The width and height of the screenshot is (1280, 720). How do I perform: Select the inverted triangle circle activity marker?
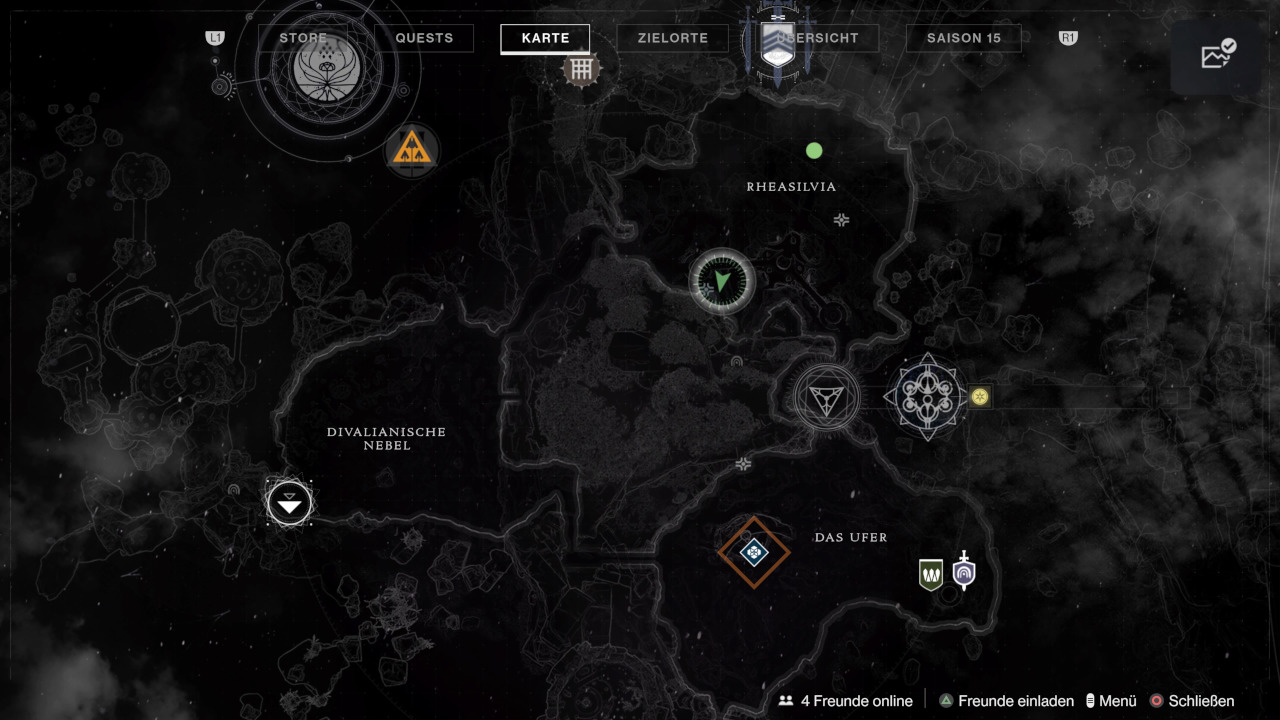[827, 397]
